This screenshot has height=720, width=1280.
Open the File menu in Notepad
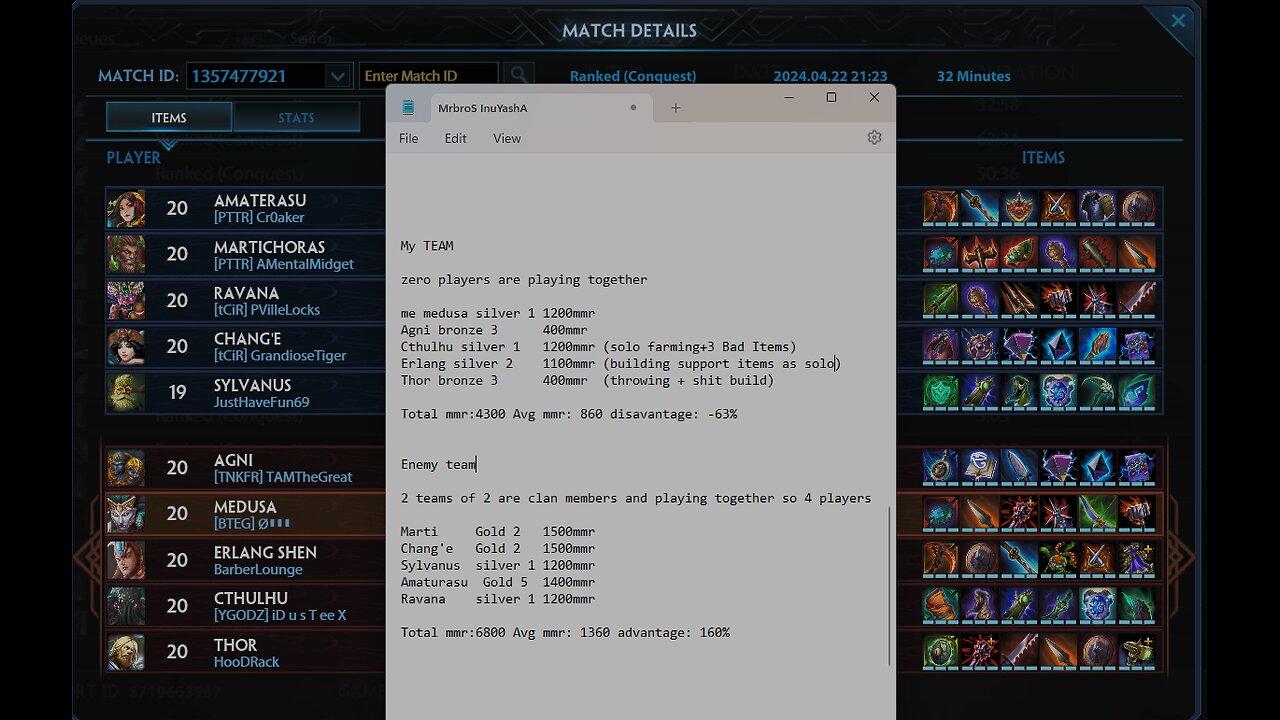tap(408, 138)
